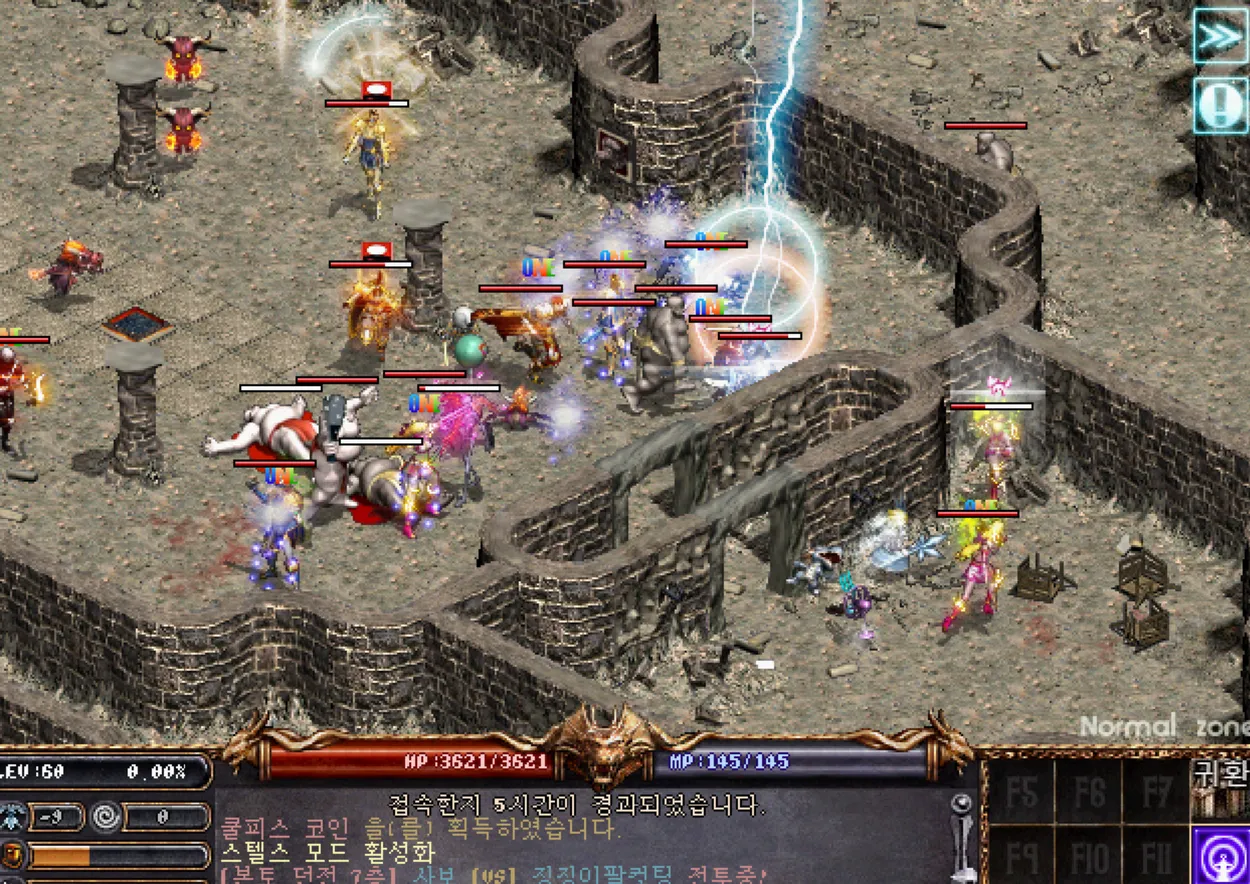Screen dimensions: 1250x884
Task: Click the F9 quick slot
Action: coord(1021,857)
